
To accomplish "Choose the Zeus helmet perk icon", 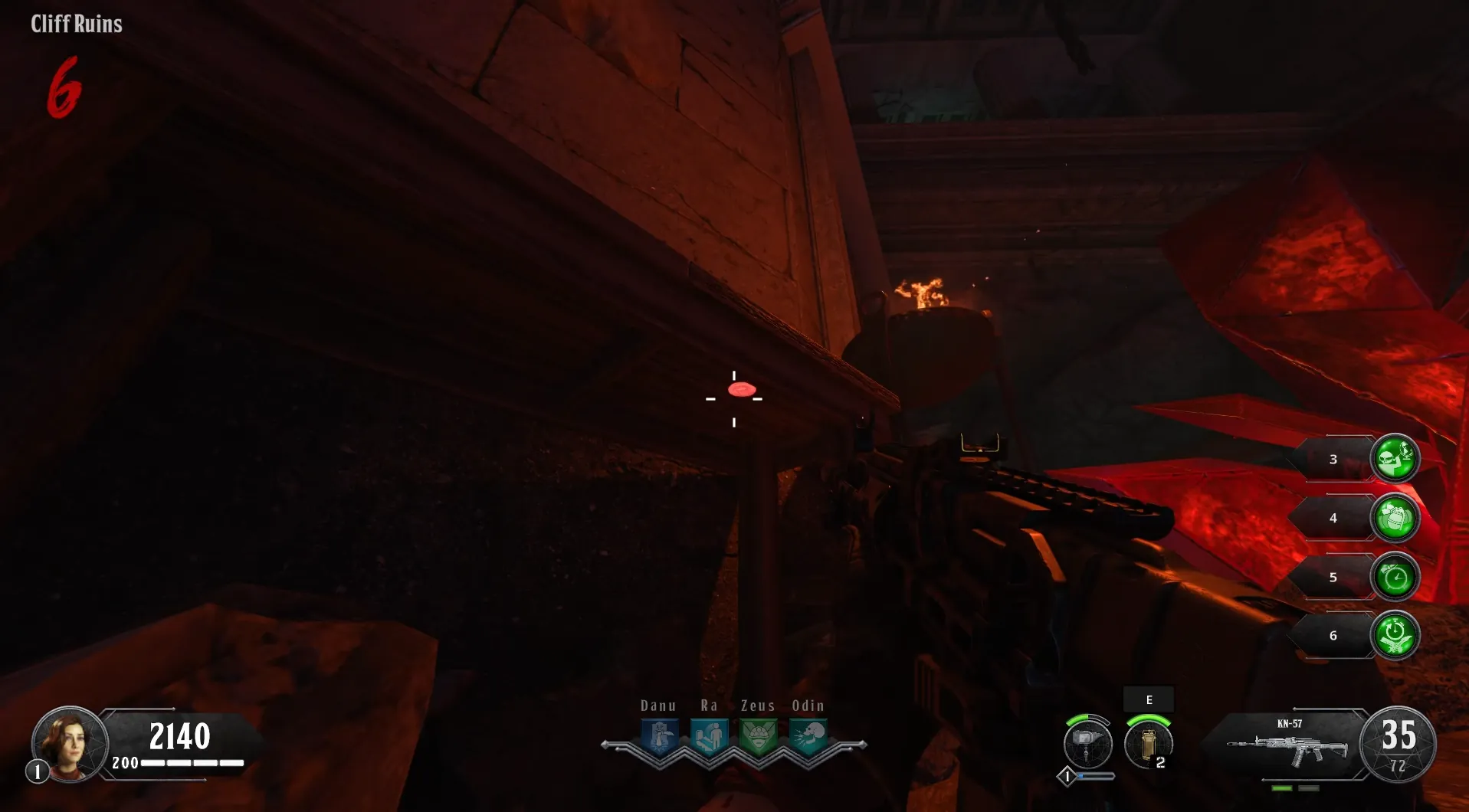I will pyautogui.click(x=759, y=738).
